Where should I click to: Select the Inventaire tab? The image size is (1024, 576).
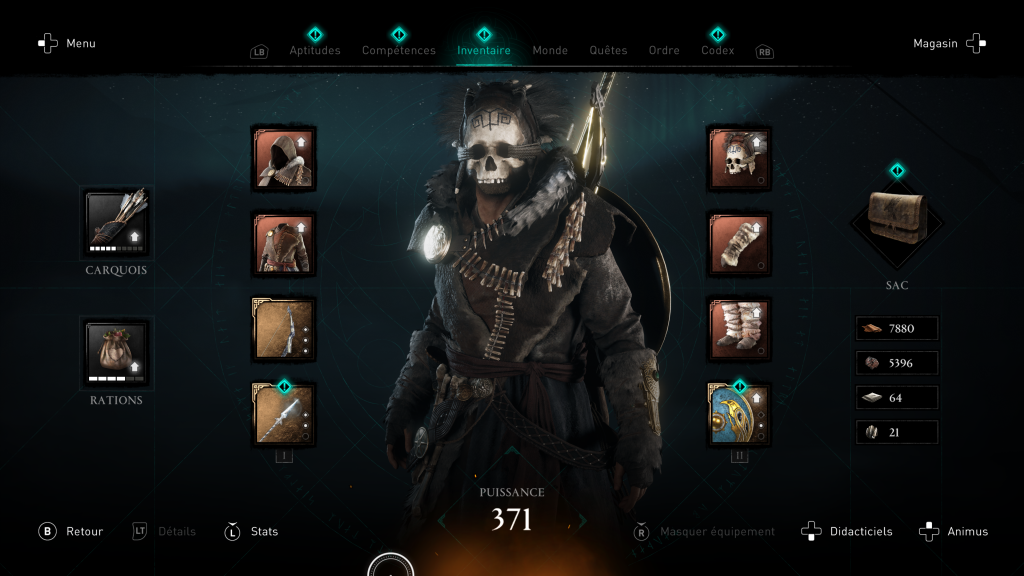coord(484,50)
